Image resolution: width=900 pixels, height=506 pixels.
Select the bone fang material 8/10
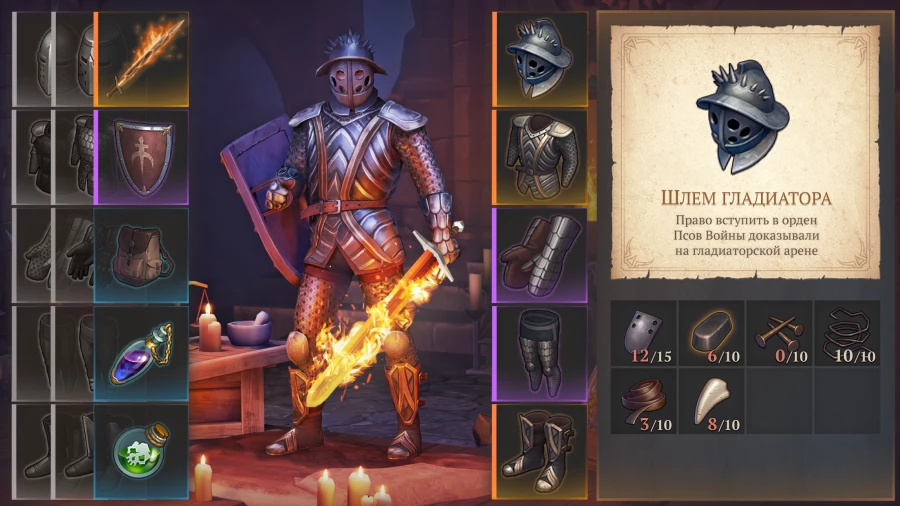[x=712, y=400]
